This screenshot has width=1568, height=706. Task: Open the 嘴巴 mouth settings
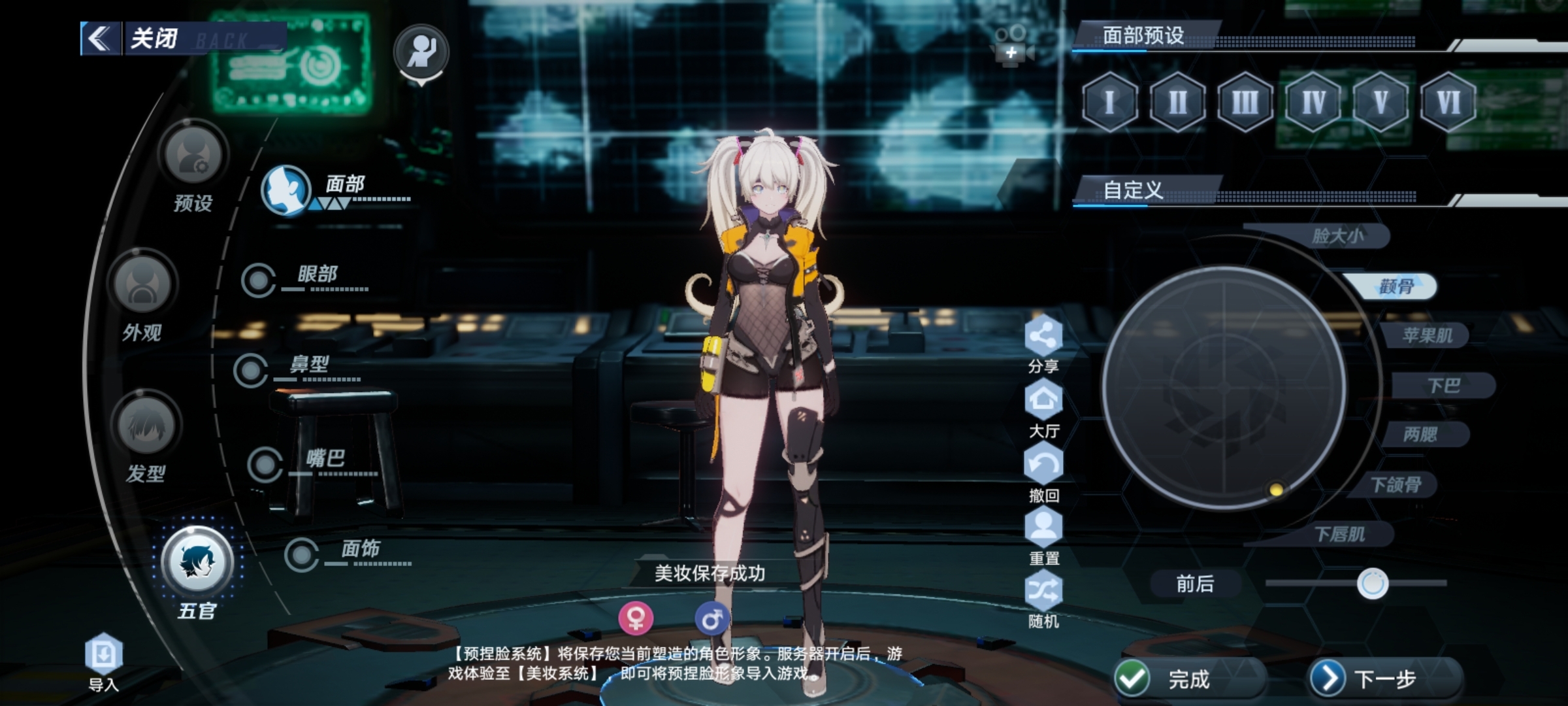click(265, 465)
